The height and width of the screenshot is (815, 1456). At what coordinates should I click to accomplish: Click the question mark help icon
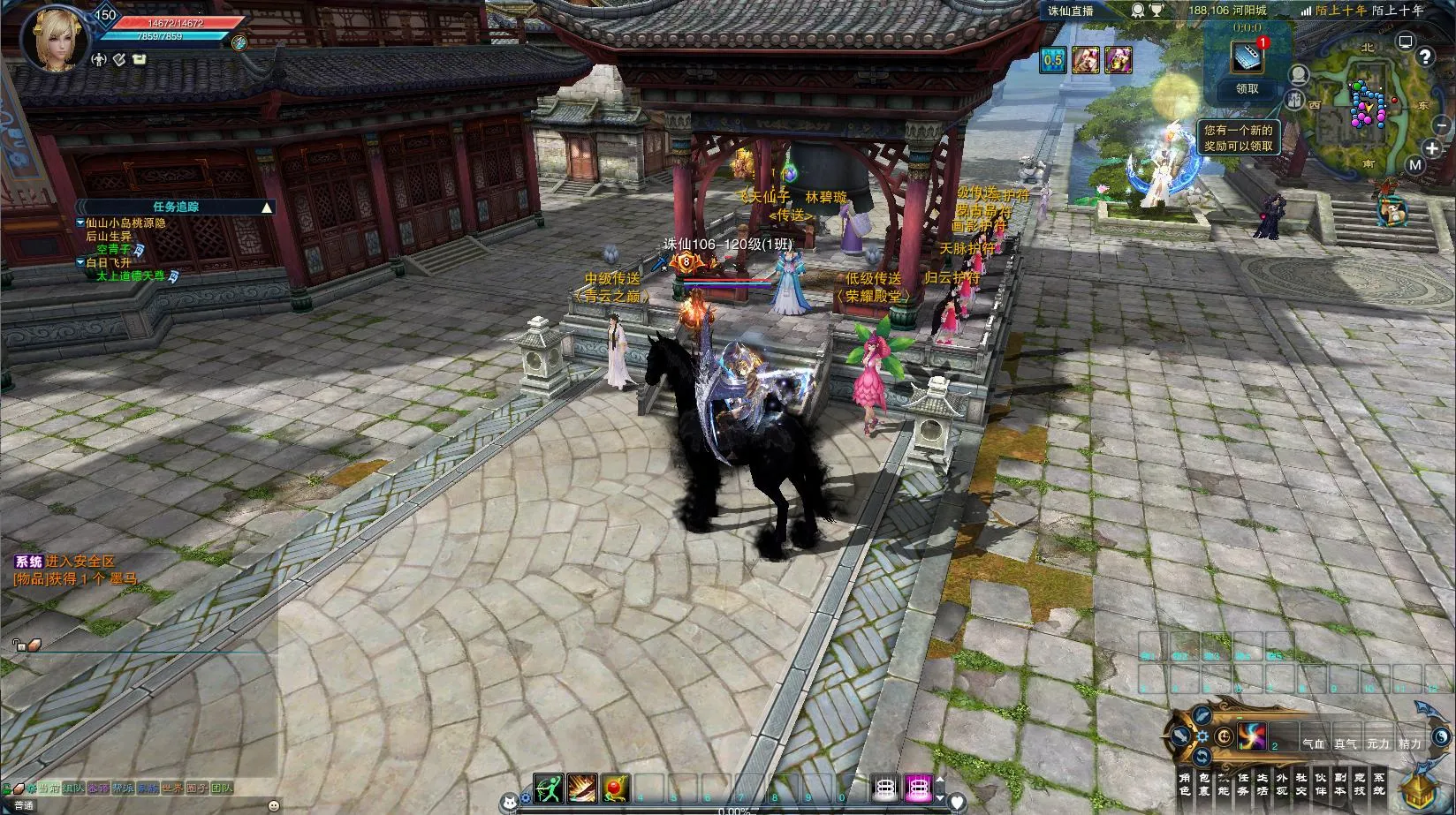pyautogui.click(x=1424, y=57)
